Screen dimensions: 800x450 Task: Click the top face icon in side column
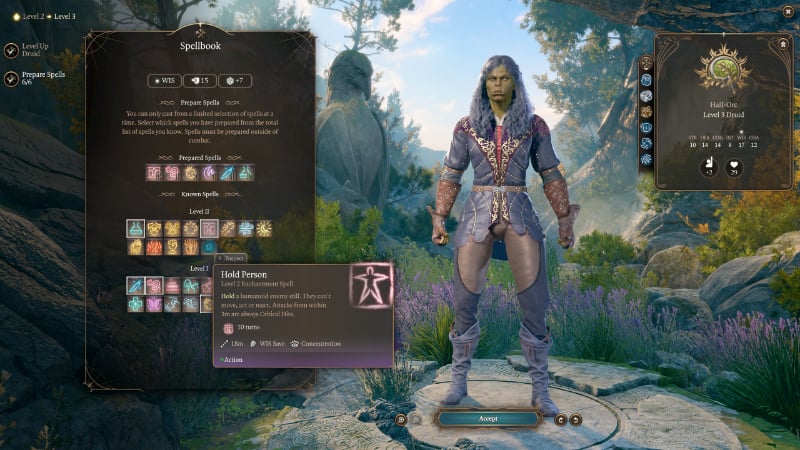coord(647,62)
